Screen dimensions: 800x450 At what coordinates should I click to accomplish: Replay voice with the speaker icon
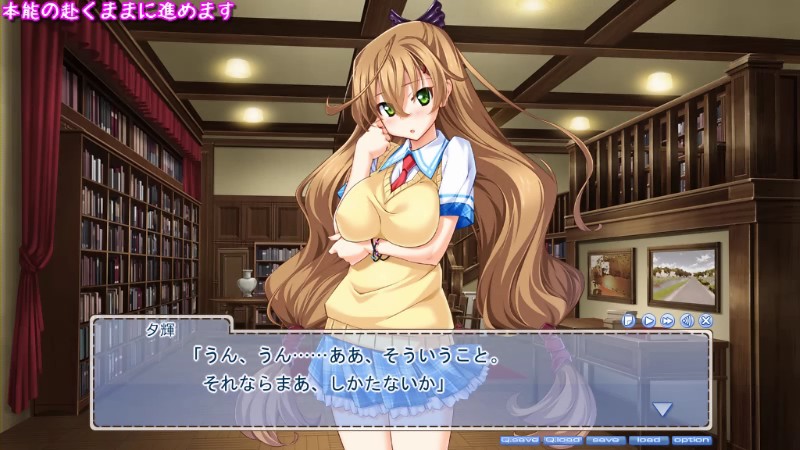click(686, 320)
